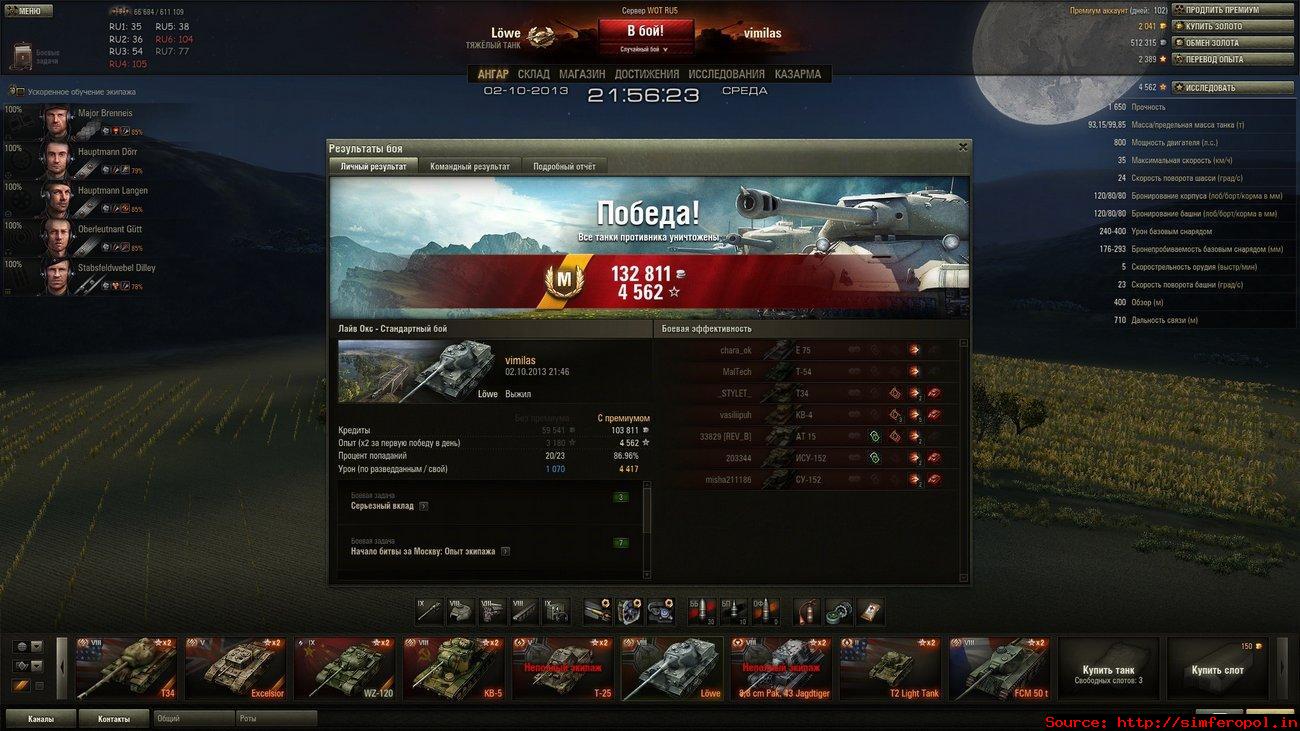The width and height of the screenshot is (1300, 731).
Task: Click the Исследовать button
Action: 1232,87
